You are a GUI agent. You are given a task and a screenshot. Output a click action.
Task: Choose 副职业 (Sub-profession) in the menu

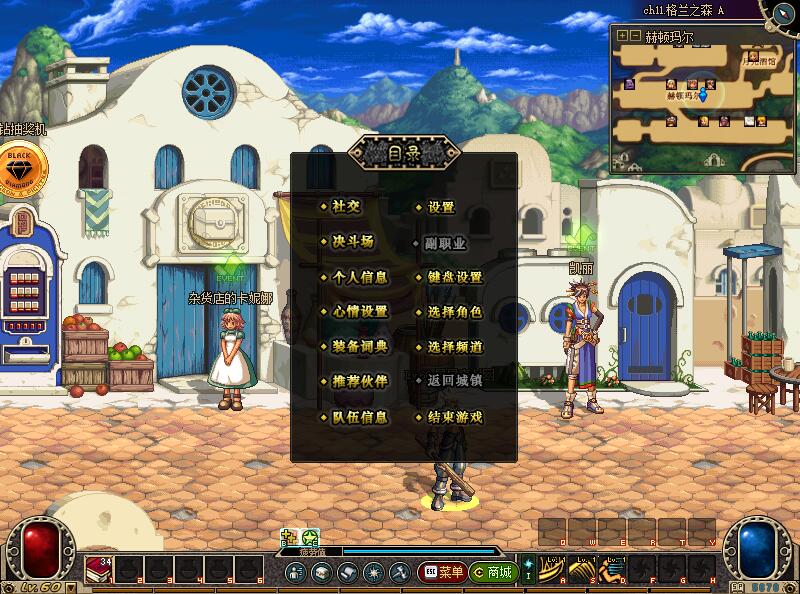pos(447,242)
